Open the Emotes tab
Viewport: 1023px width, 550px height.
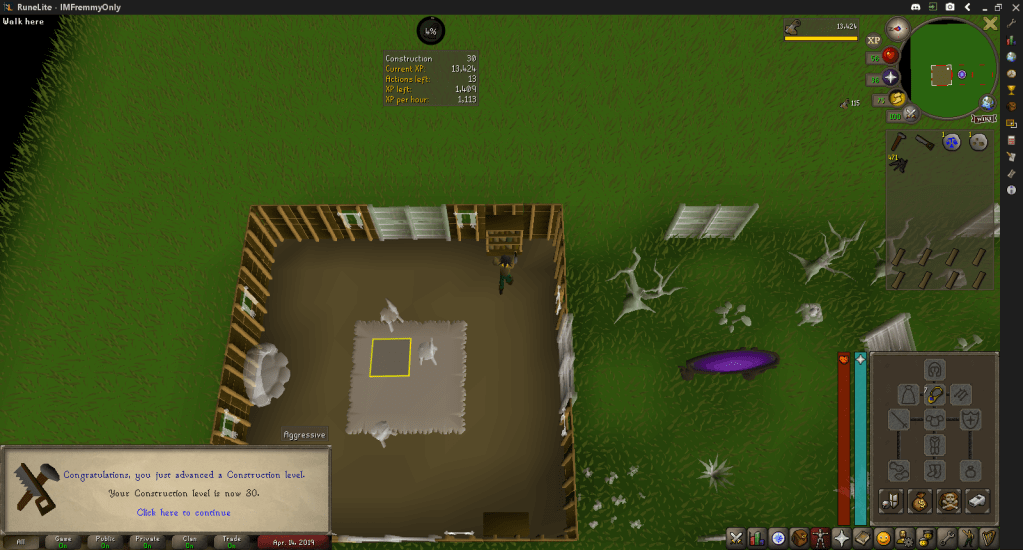[883, 538]
